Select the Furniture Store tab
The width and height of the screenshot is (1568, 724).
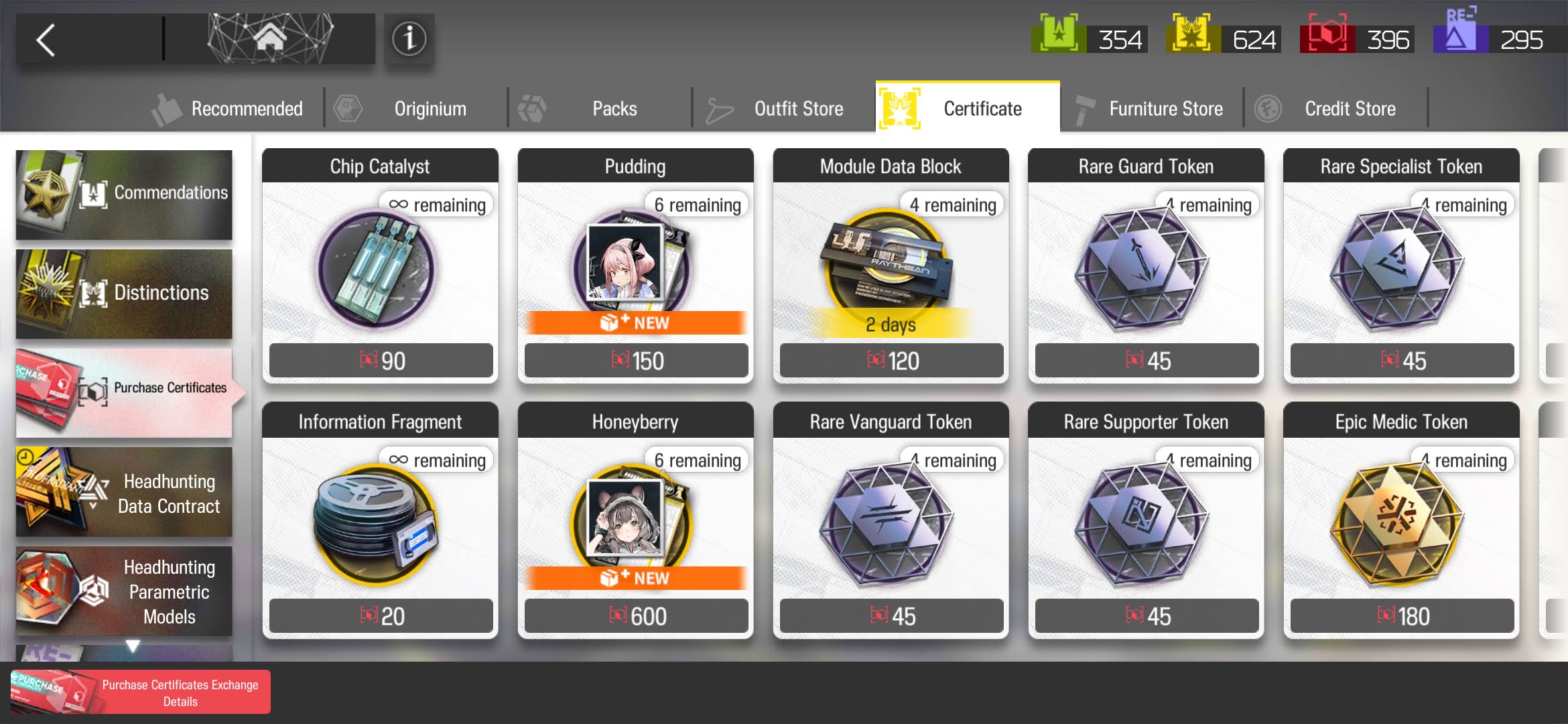pyautogui.click(x=1153, y=109)
